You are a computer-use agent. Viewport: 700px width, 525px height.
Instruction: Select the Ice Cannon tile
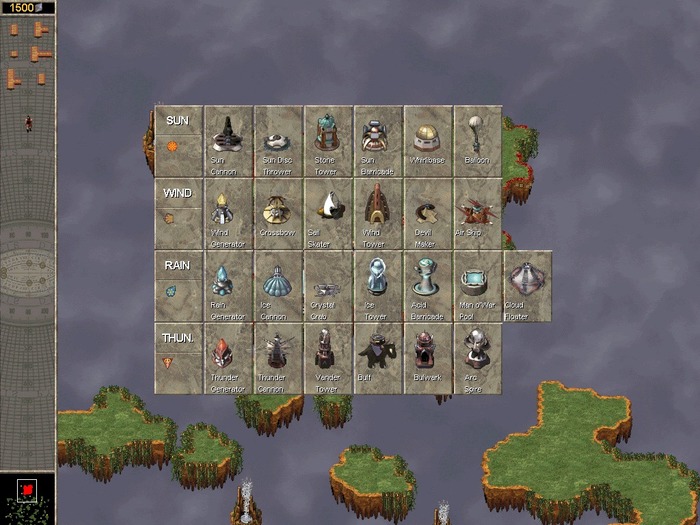click(x=278, y=285)
